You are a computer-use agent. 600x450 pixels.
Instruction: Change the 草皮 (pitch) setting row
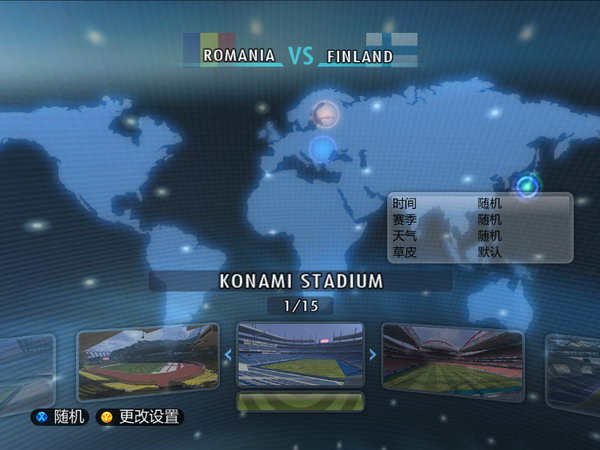(479, 252)
